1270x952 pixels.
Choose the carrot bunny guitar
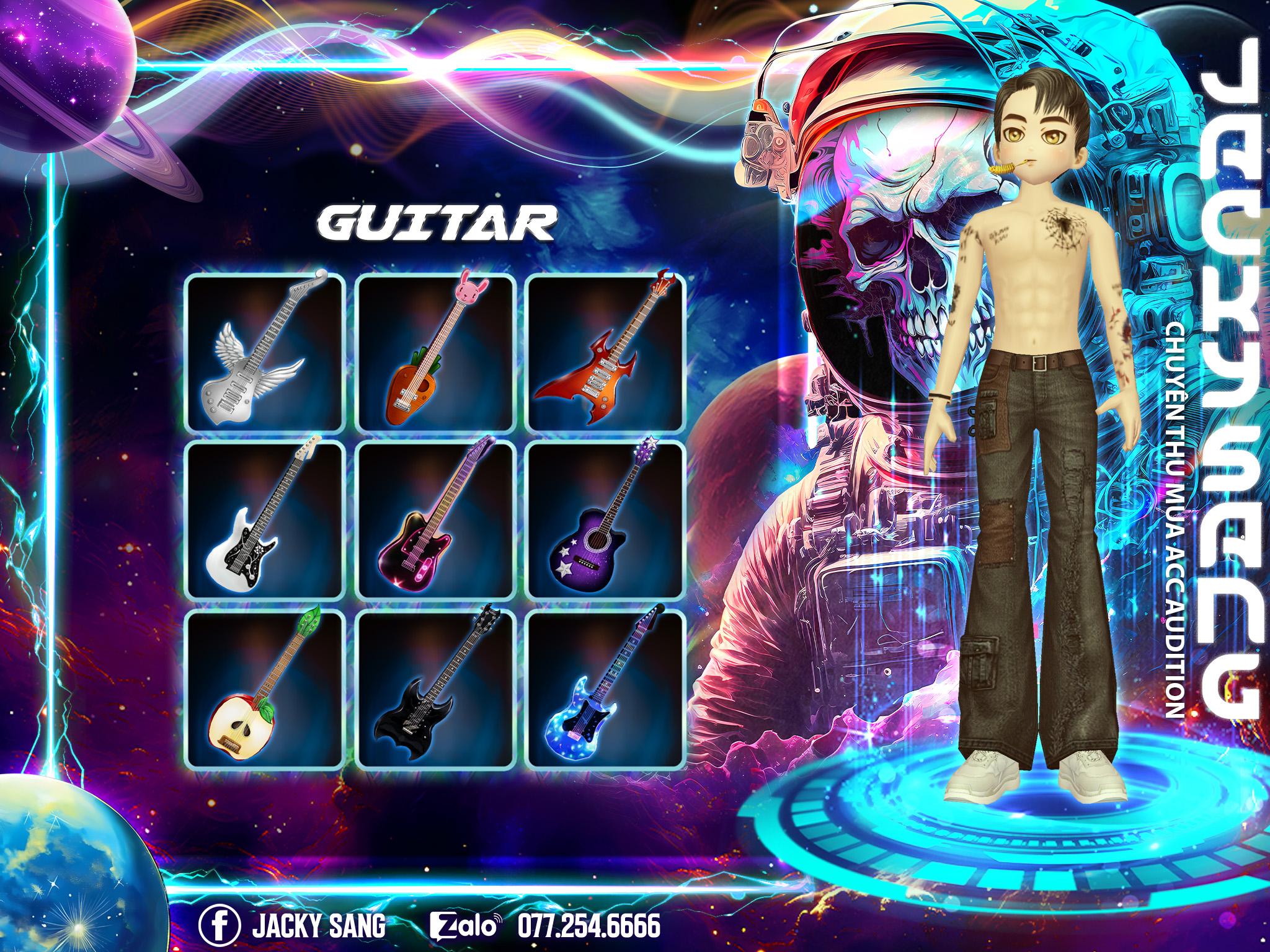[436, 353]
